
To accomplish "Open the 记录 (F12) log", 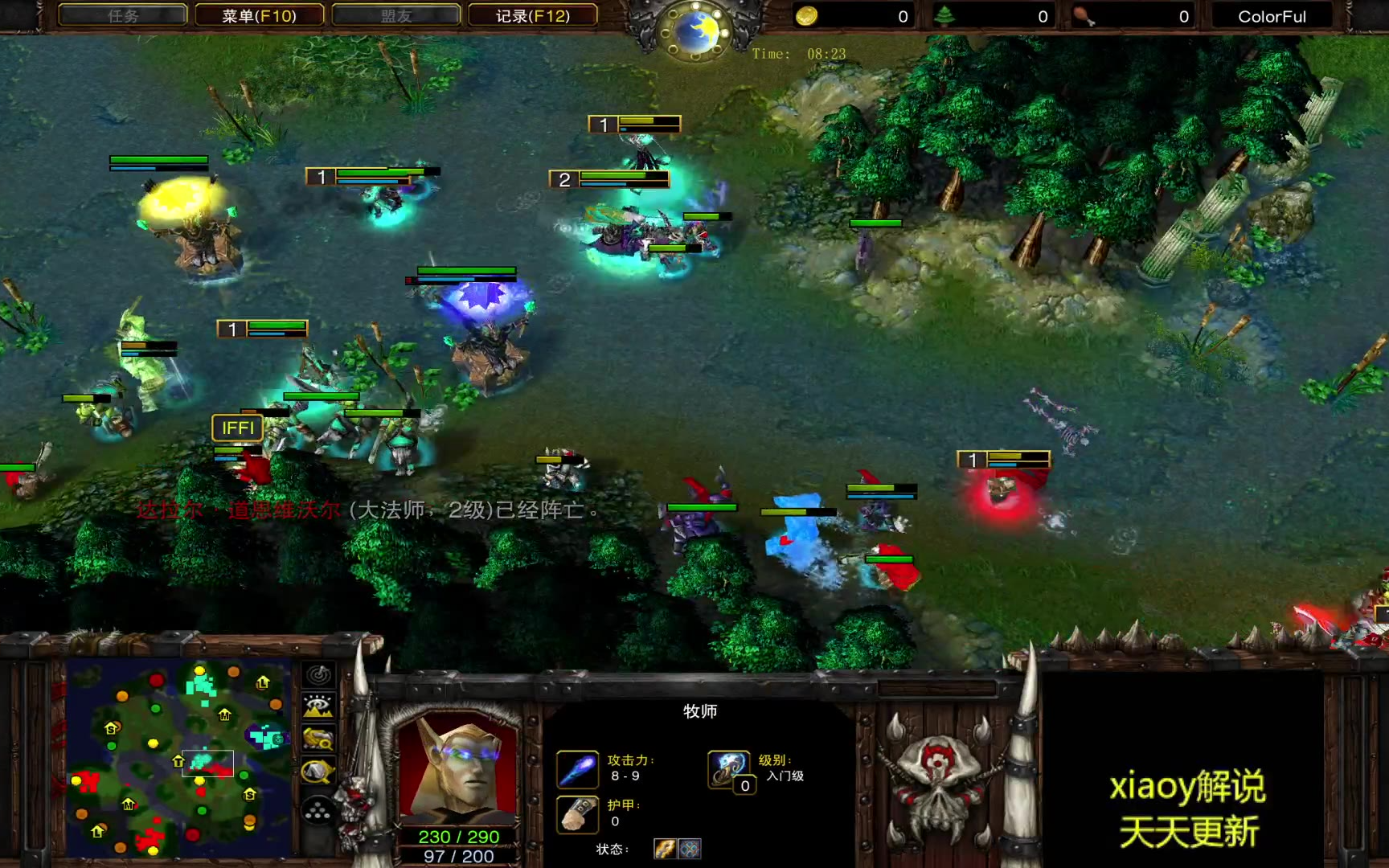I will 532,16.
